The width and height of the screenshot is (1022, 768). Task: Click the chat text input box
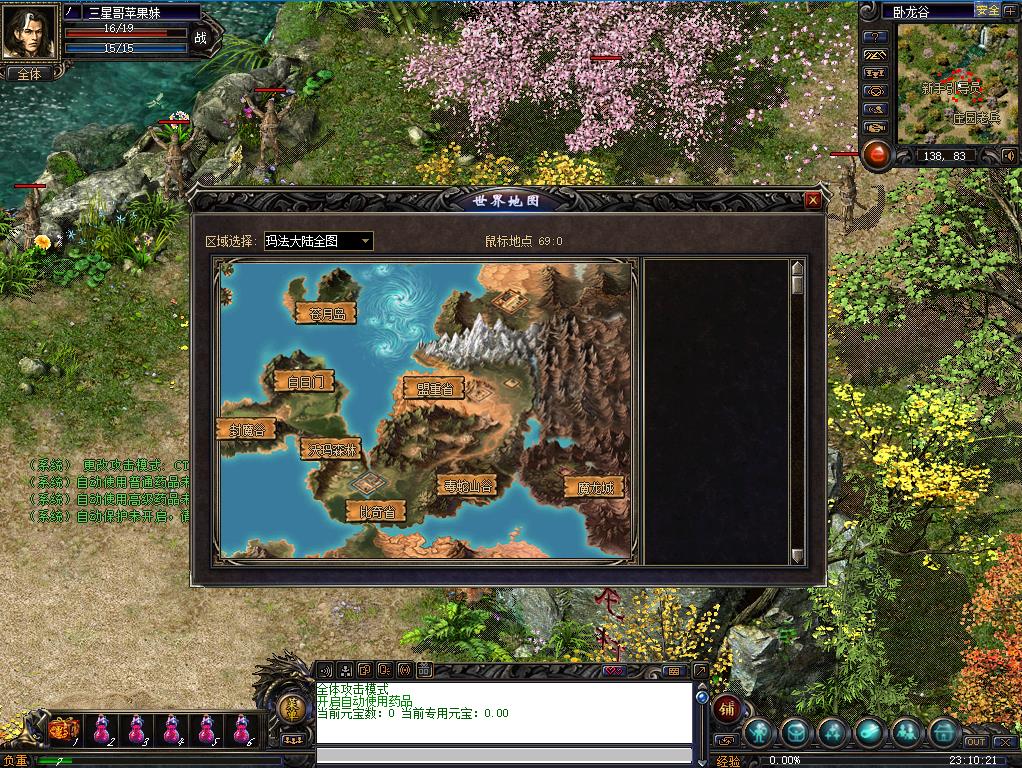(x=504, y=755)
